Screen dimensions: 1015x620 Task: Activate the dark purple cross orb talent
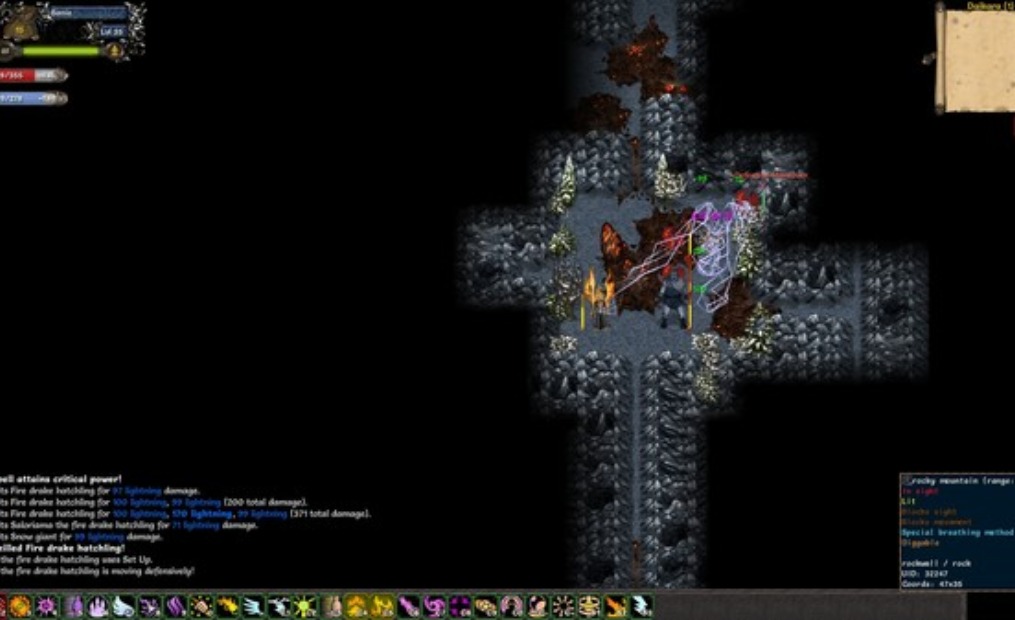(x=460, y=606)
